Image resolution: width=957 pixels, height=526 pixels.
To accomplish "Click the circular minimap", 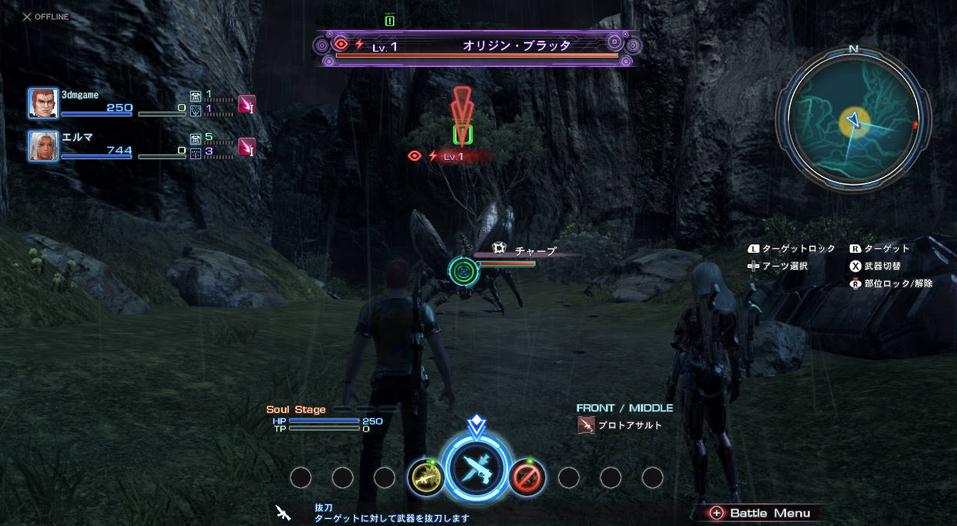I will coord(852,118).
